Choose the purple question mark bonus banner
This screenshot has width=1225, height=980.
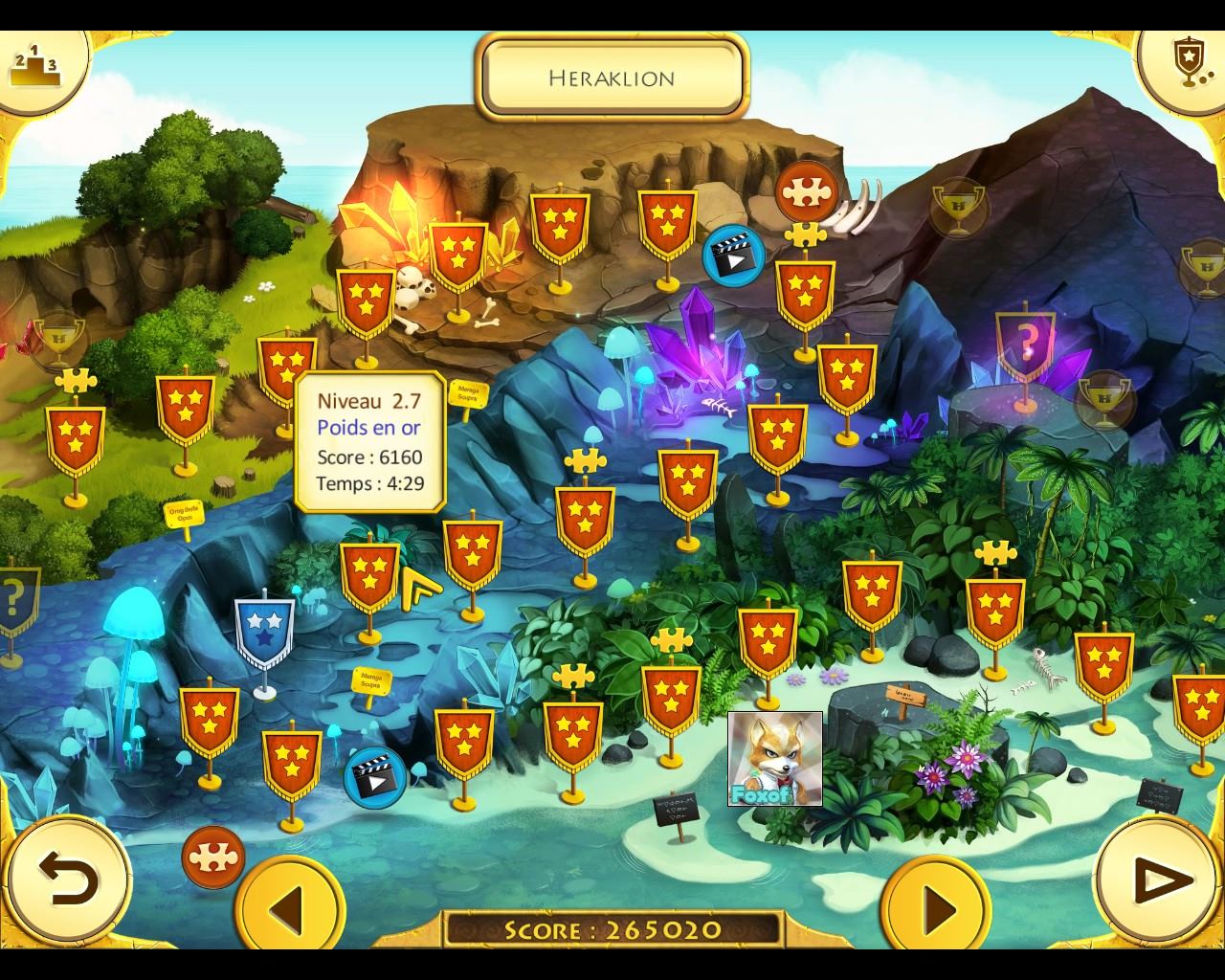coord(1025,343)
